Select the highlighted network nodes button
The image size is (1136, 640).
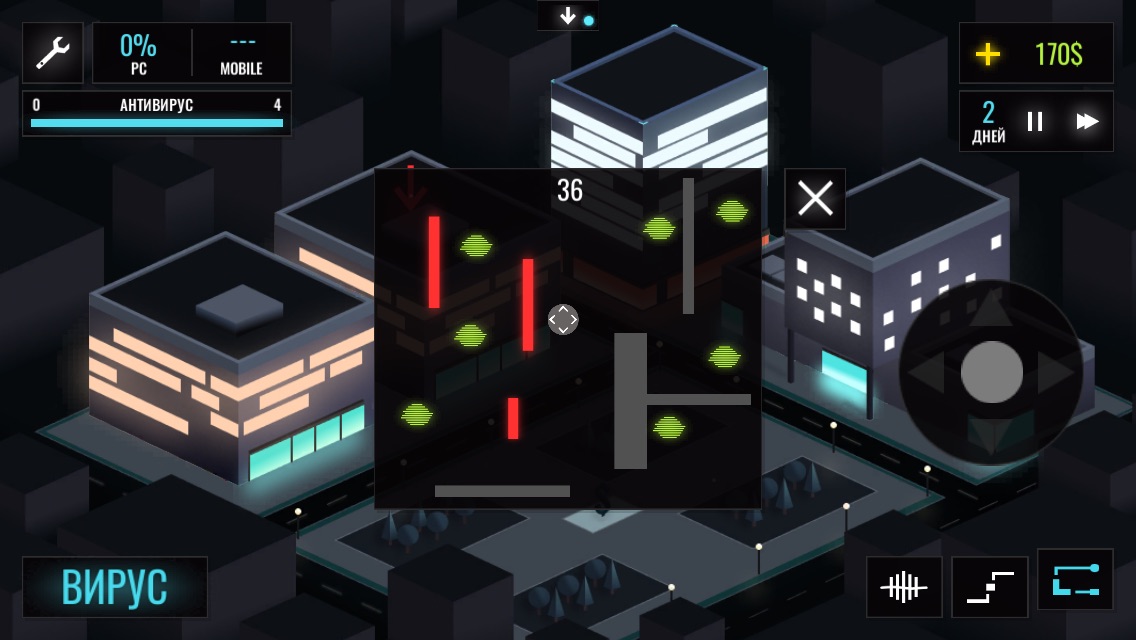(x=1075, y=580)
